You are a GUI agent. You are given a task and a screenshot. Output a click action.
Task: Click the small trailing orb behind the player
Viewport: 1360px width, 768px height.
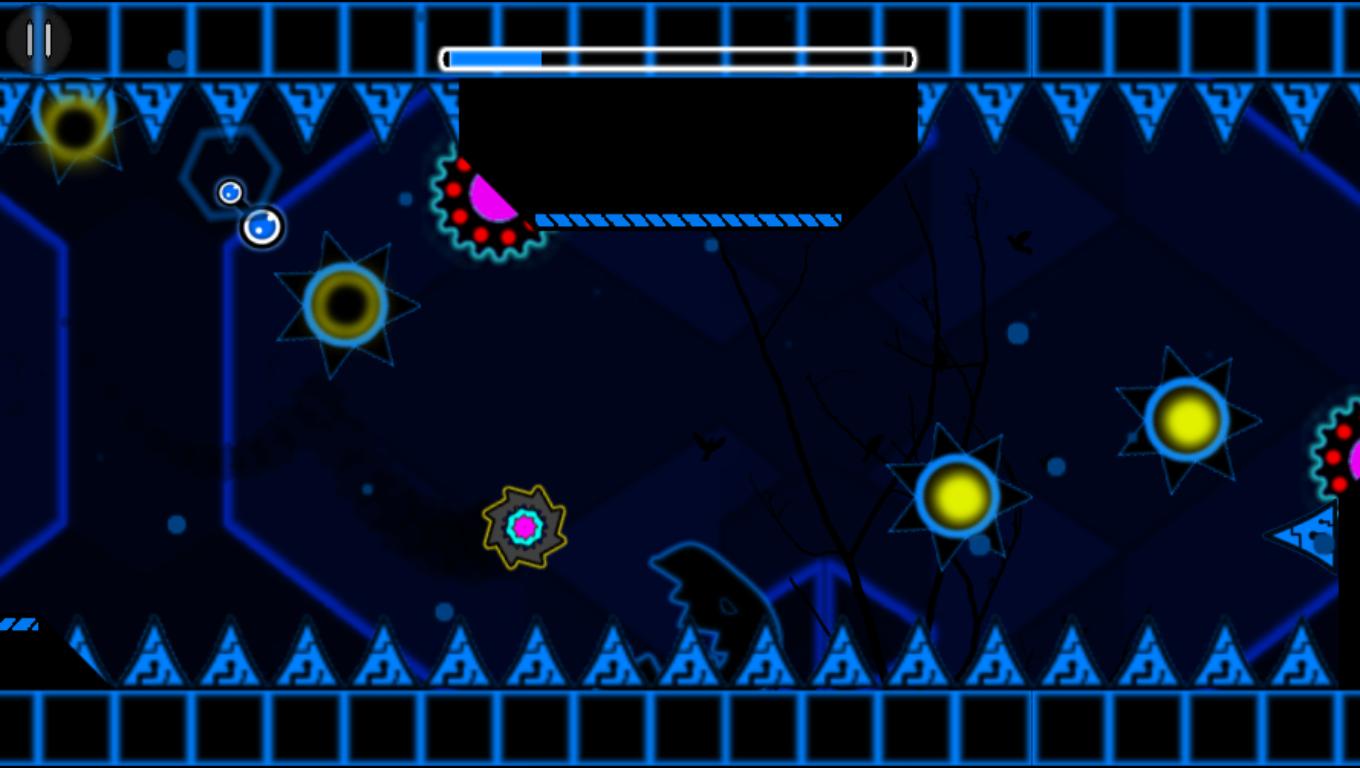229,192
